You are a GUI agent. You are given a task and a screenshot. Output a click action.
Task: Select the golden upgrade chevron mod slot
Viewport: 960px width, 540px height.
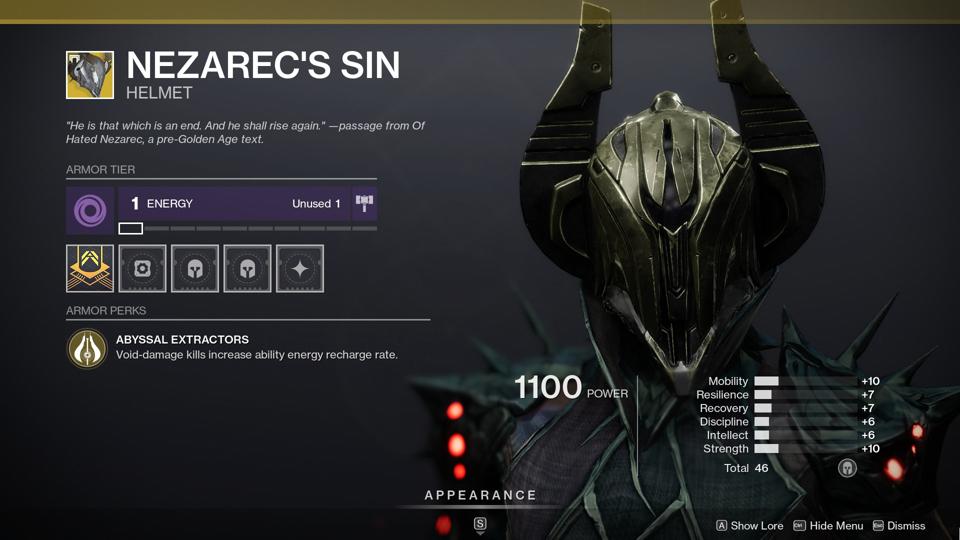pyautogui.click(x=90, y=268)
